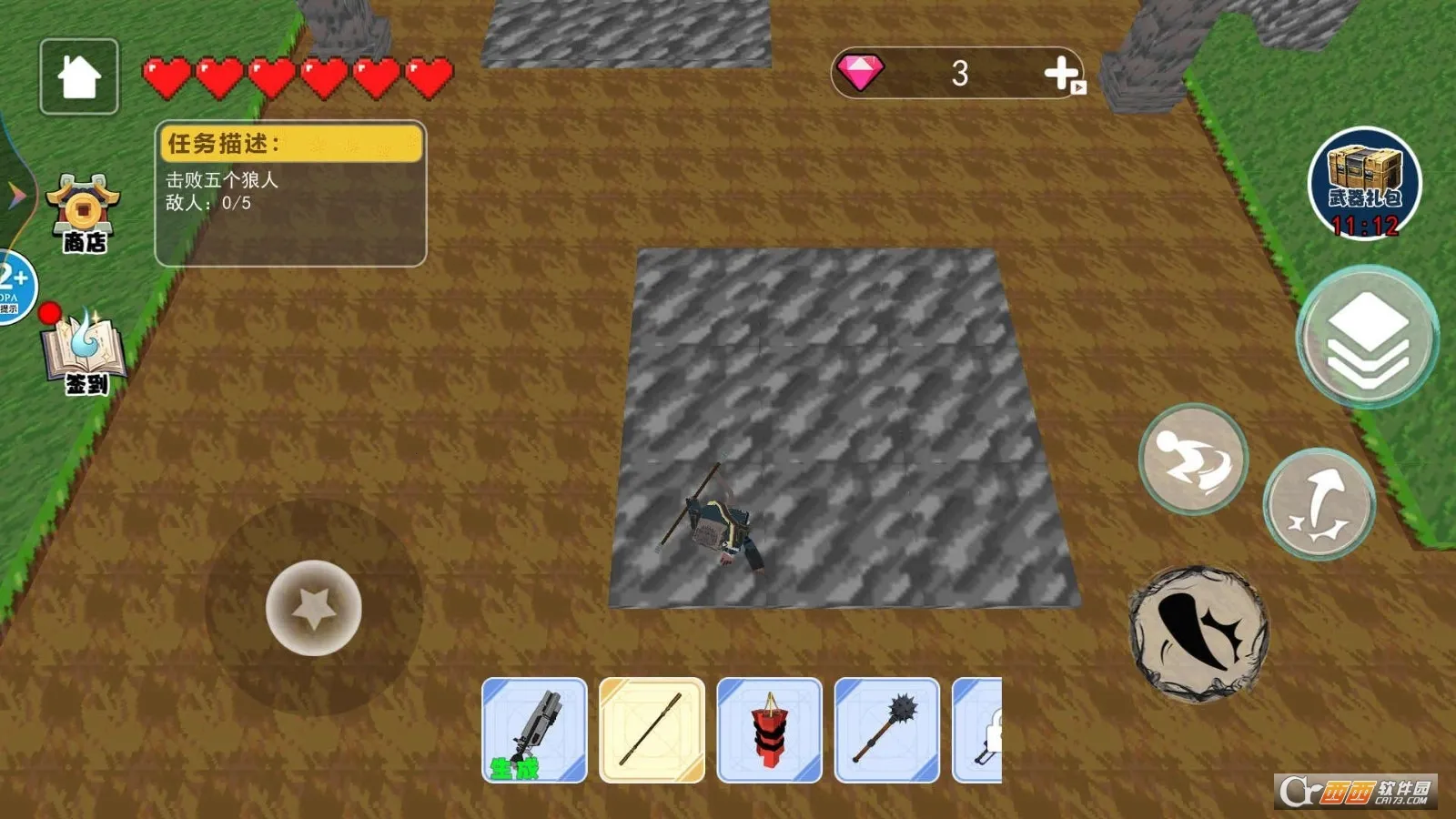Open the 12+ age rating notice
The height and width of the screenshot is (819, 1456).
[15, 287]
